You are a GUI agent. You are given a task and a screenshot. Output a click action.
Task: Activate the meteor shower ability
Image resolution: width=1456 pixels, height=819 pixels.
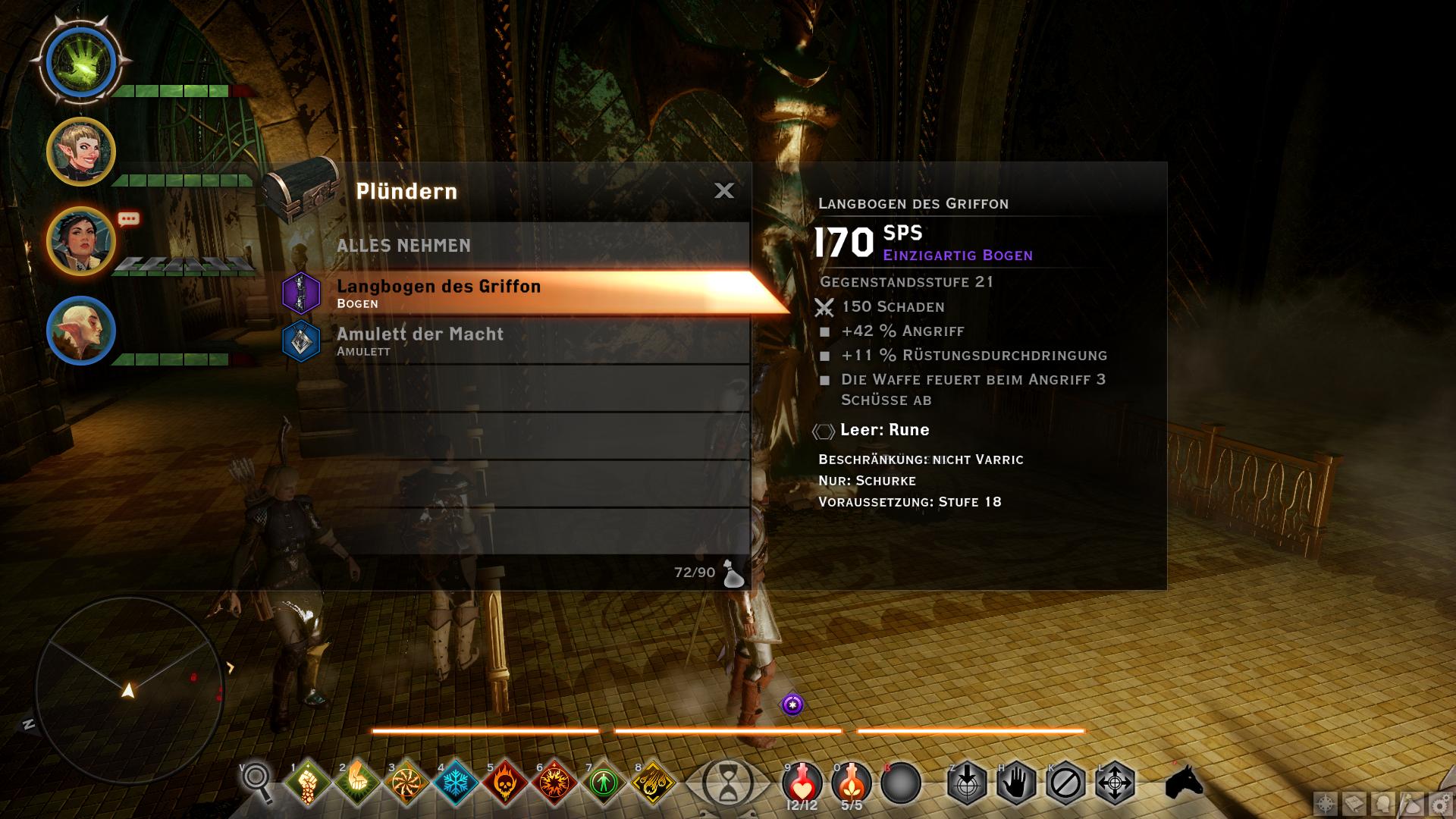pos(653,782)
